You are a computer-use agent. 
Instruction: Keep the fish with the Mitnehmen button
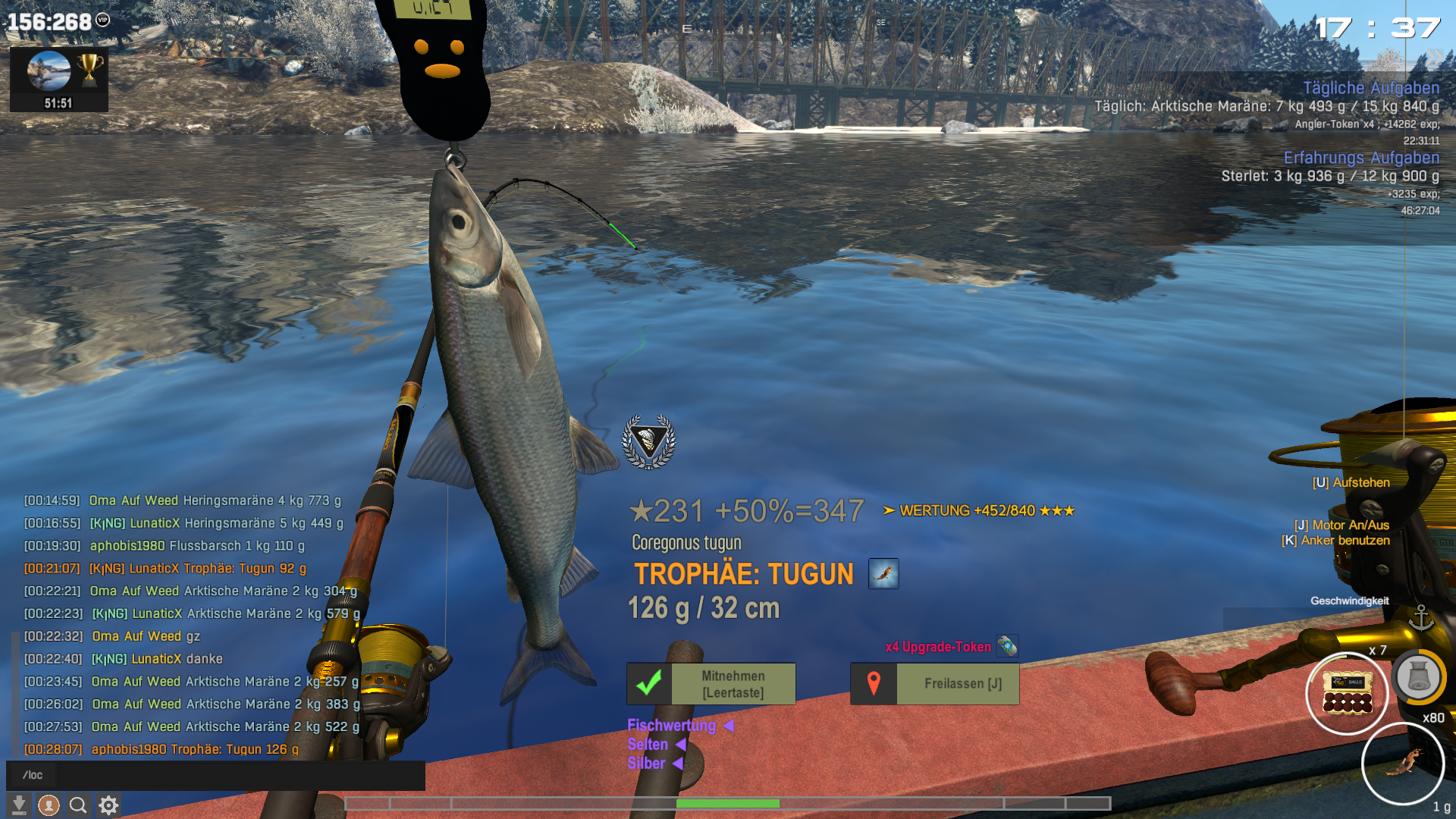pyautogui.click(x=711, y=684)
